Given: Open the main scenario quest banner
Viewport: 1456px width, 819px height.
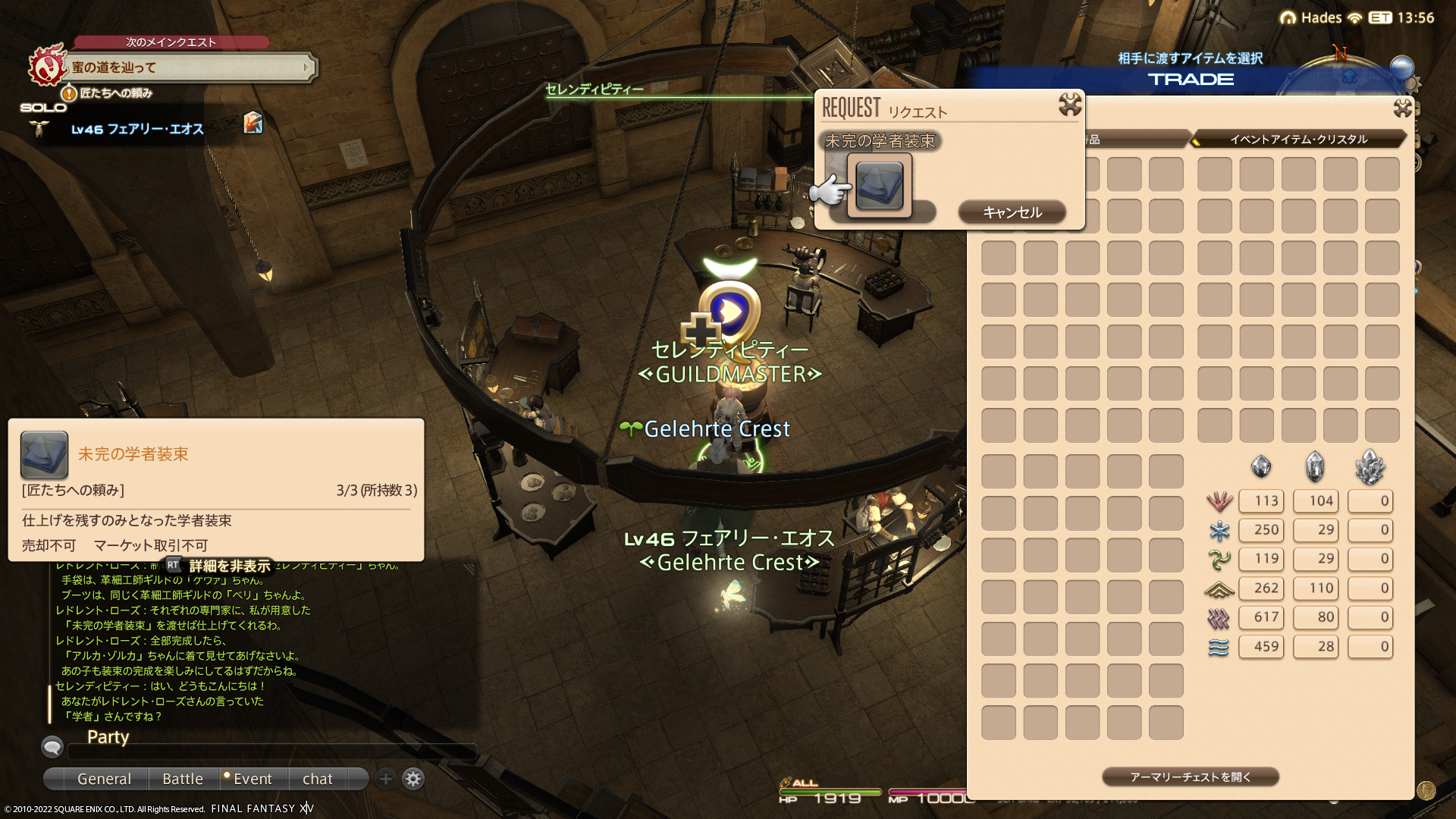Looking at the screenshot, I should tap(190, 67).
